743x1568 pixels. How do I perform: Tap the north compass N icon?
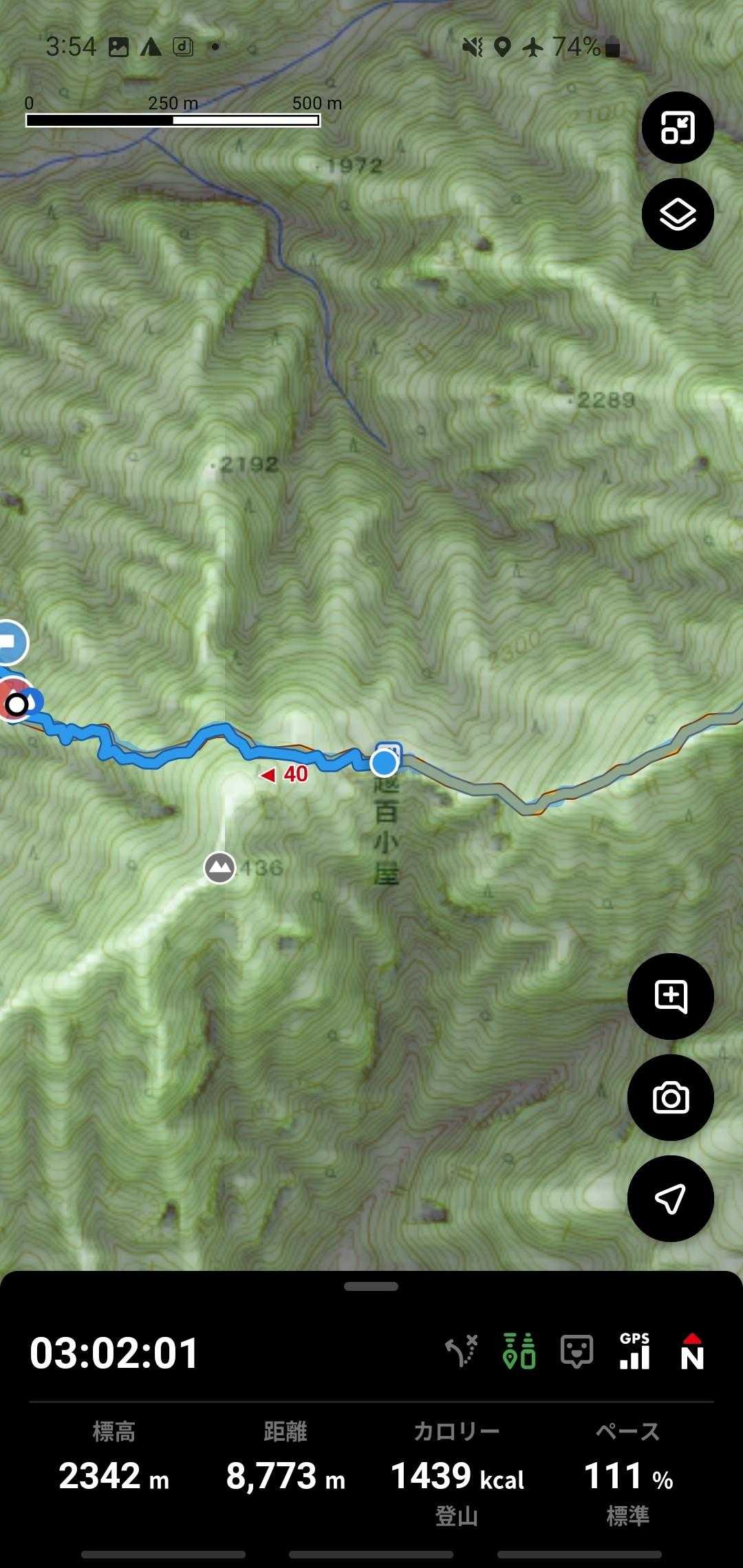692,1352
